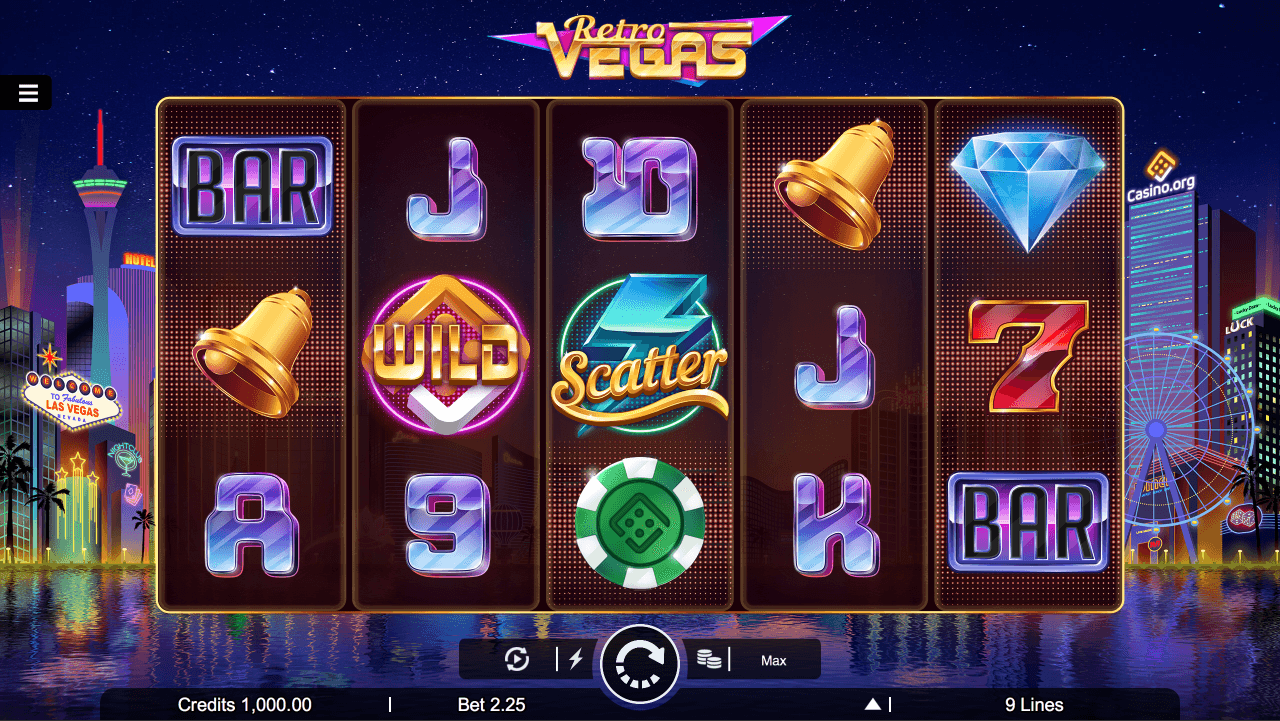Select the Max bet option

(x=775, y=660)
